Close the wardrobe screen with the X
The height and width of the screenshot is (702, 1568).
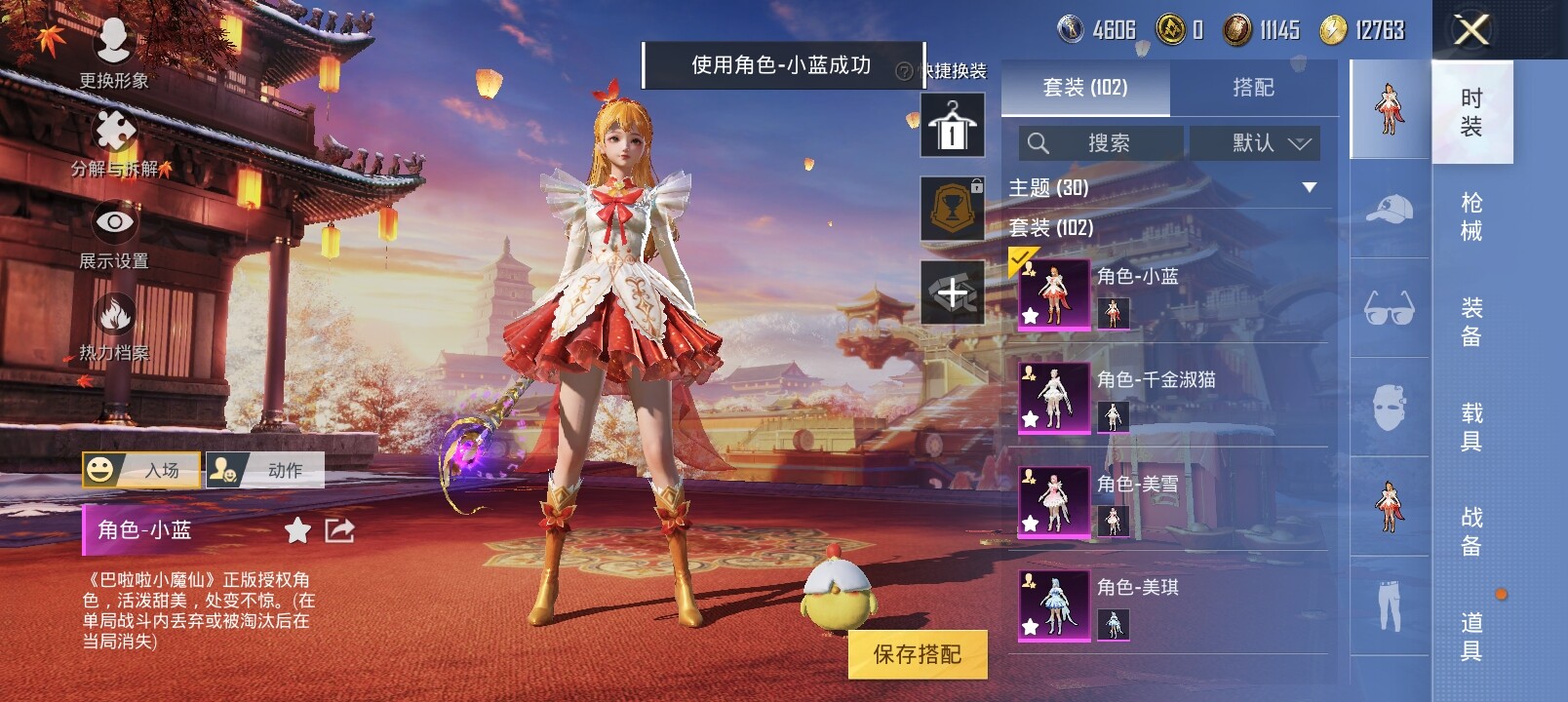point(1470,30)
